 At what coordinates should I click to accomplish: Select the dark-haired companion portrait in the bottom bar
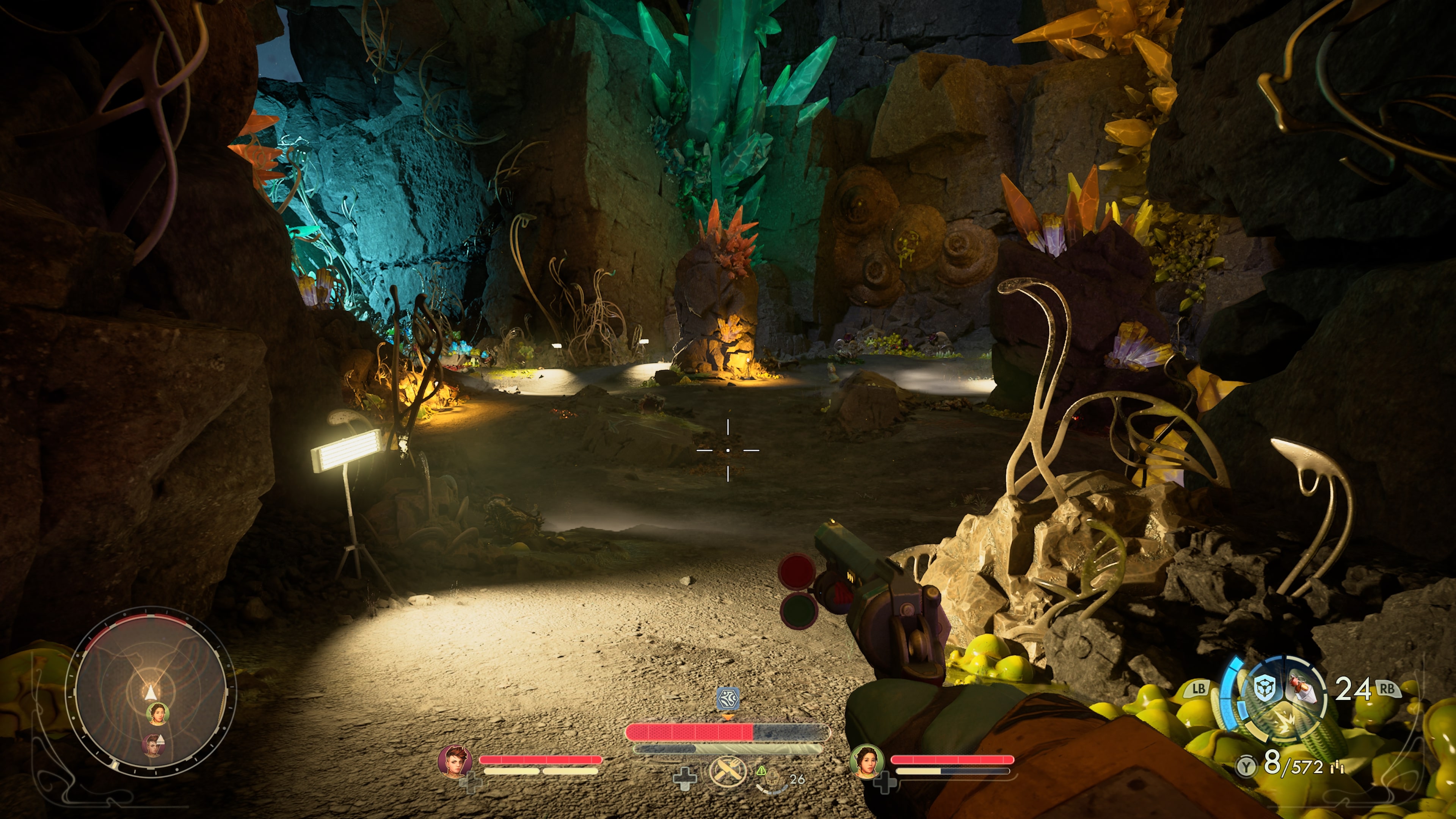(866, 761)
